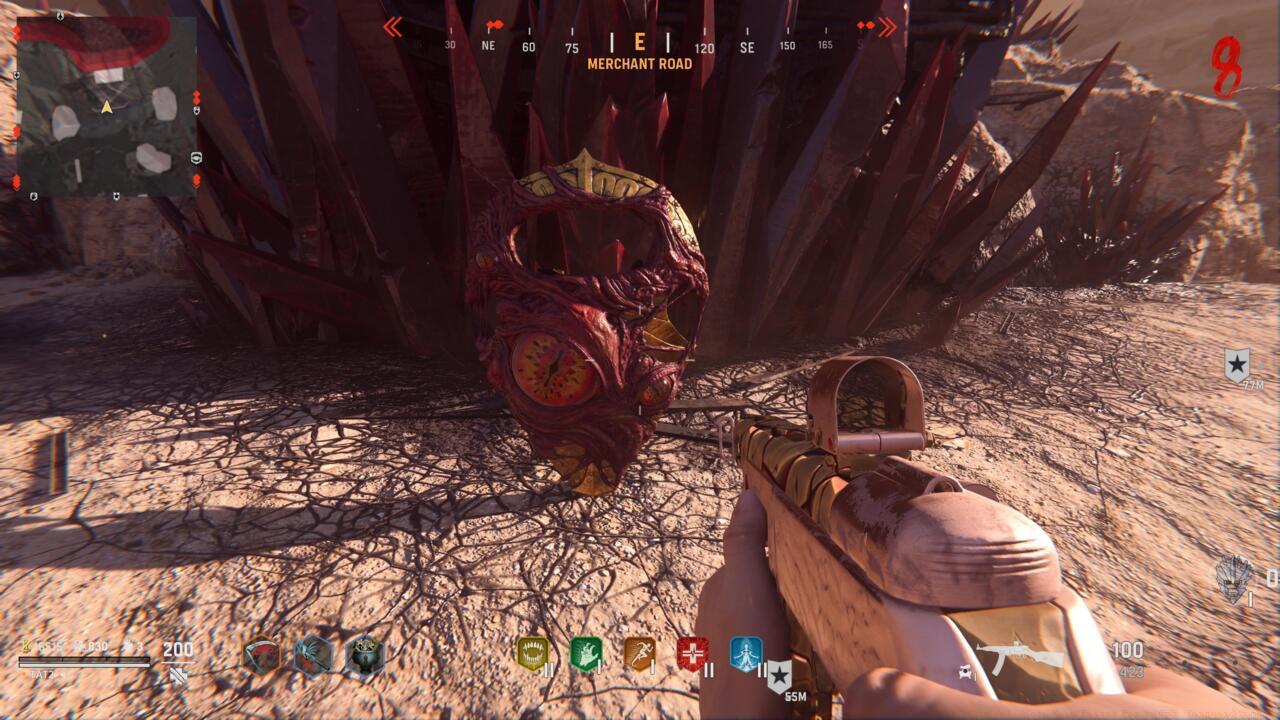Click the E heading indicator on the compass

tap(637, 43)
